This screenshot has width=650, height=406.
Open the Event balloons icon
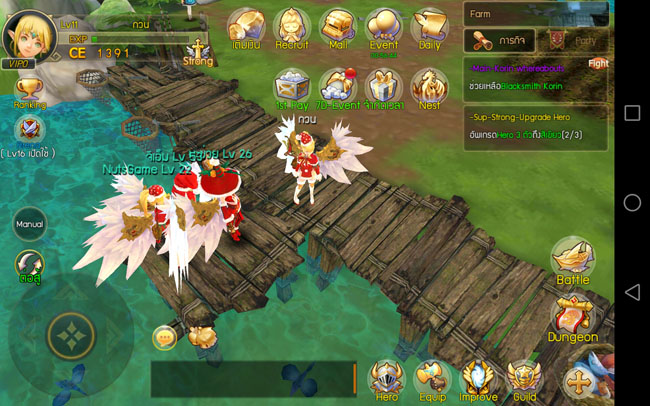click(383, 28)
